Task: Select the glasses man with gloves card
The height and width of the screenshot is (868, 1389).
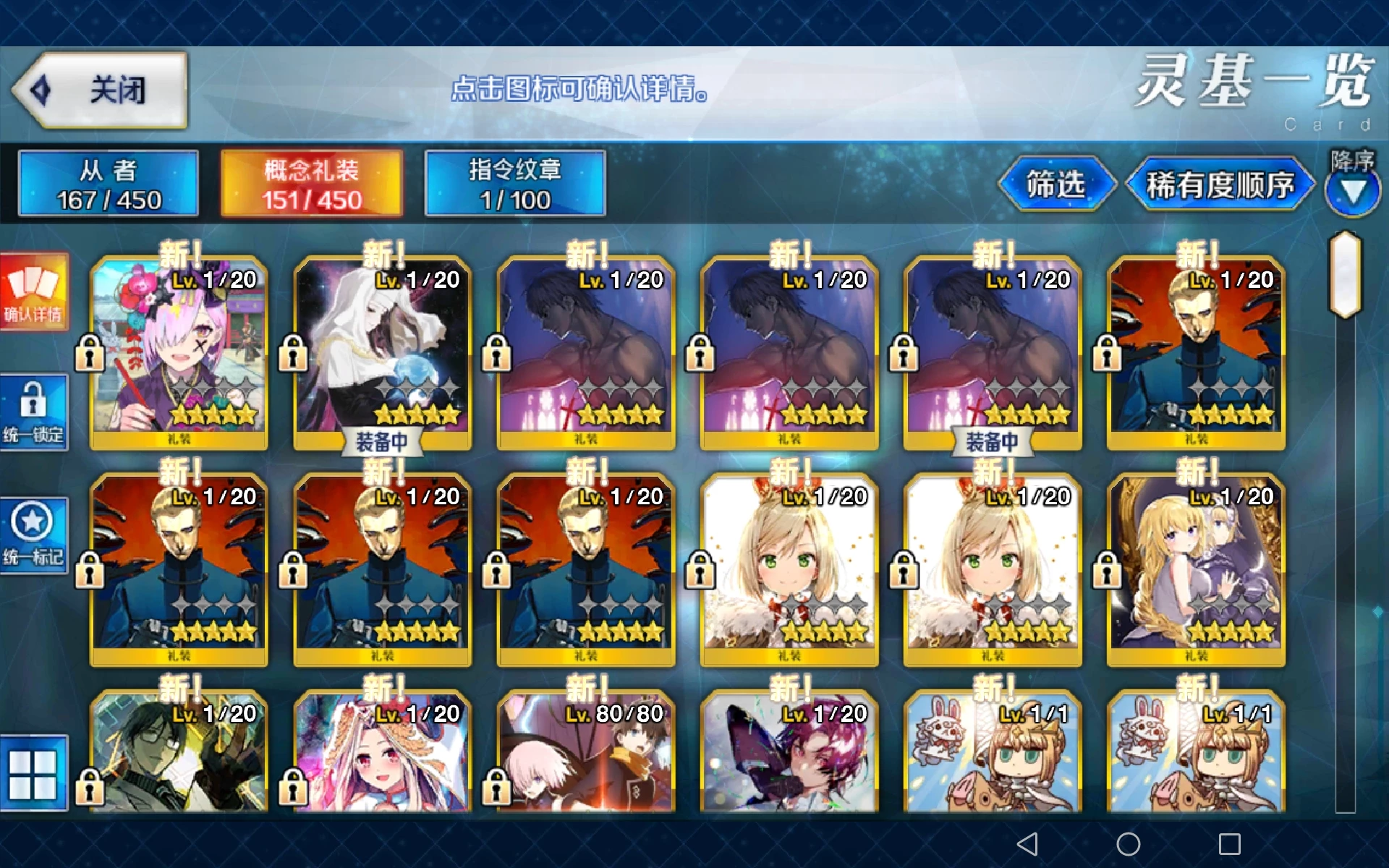Action: [x=179, y=756]
